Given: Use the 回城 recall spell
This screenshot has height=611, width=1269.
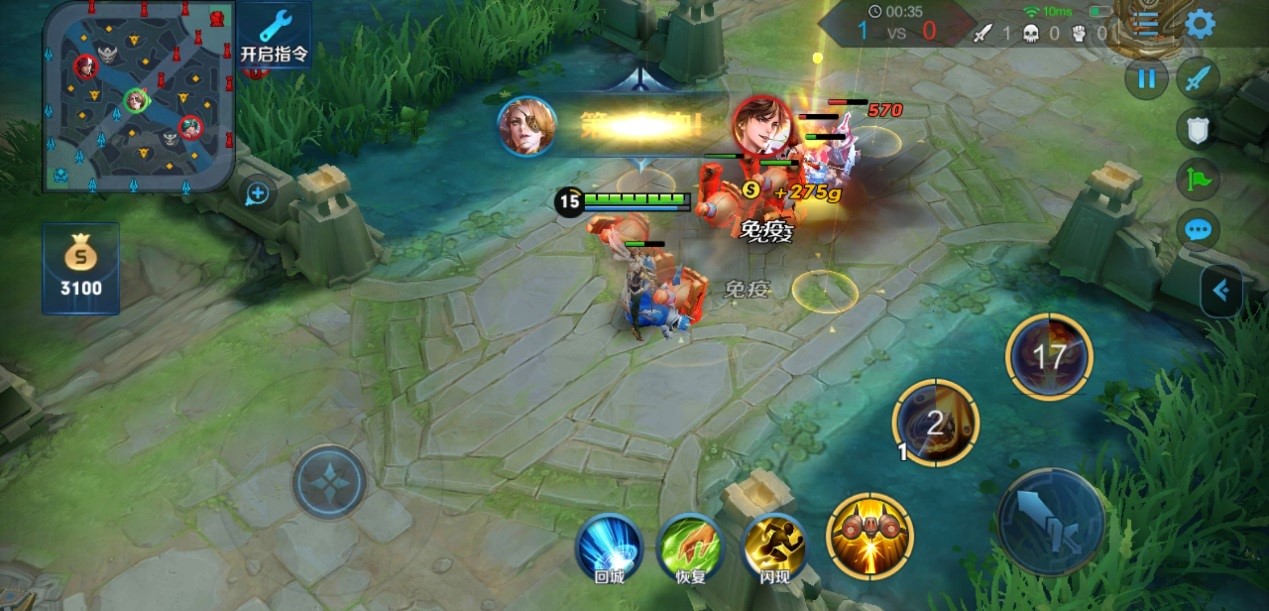Looking at the screenshot, I should [x=609, y=547].
